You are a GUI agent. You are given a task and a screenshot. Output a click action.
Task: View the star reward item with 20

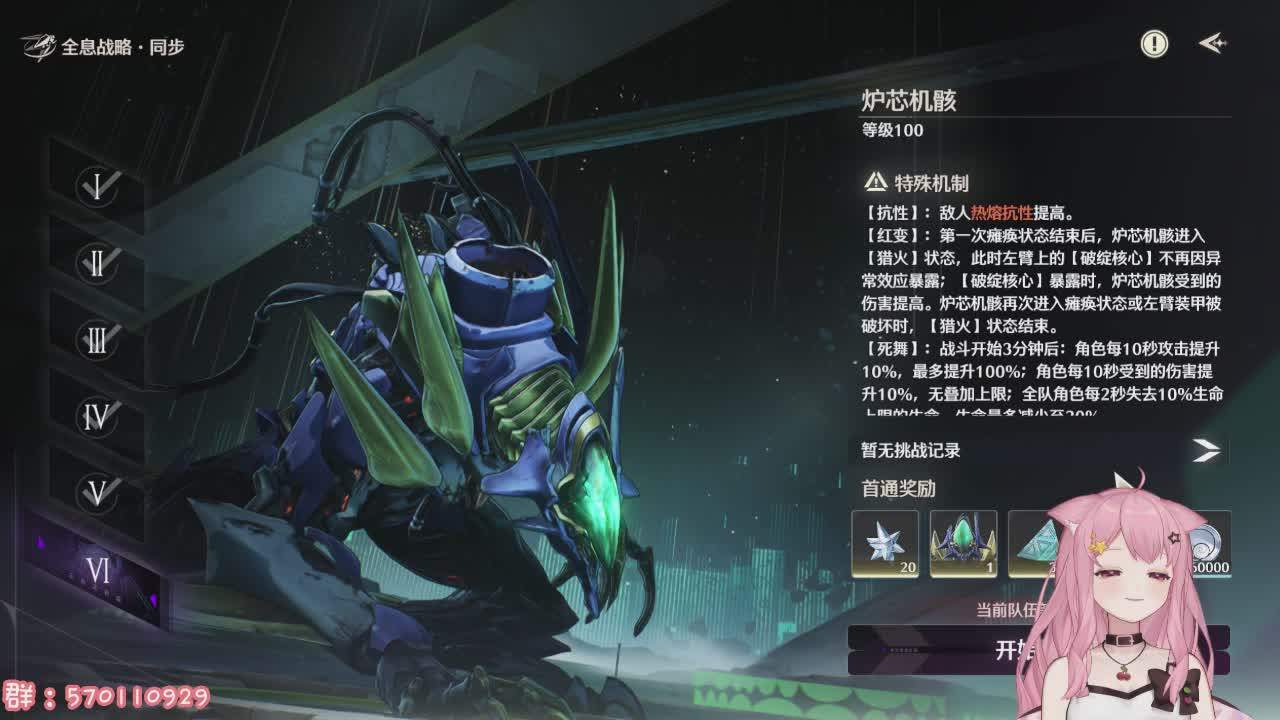[x=885, y=543]
